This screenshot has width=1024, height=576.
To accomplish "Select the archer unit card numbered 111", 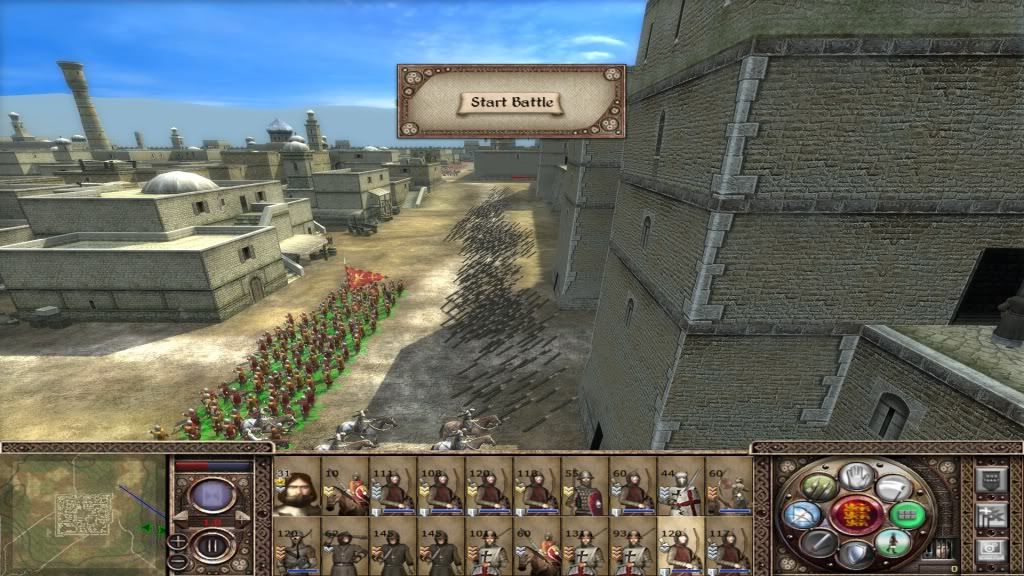I will (393, 487).
